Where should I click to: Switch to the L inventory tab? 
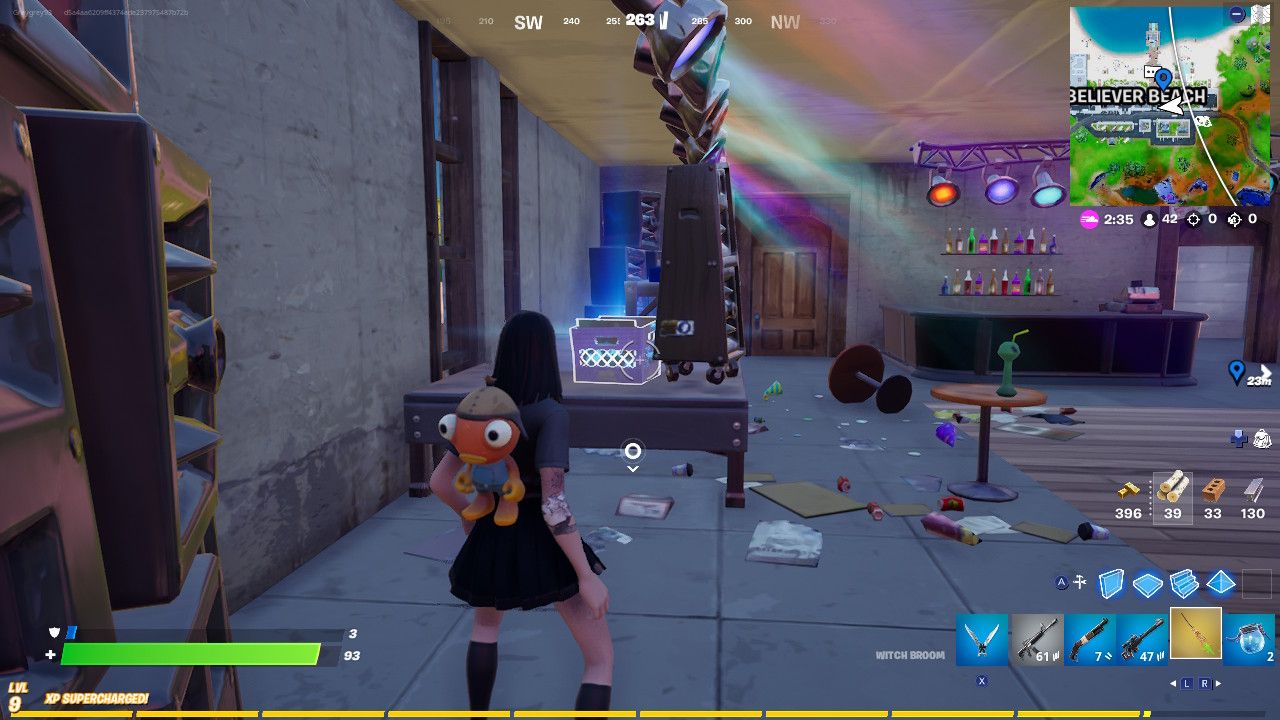click(x=1187, y=682)
